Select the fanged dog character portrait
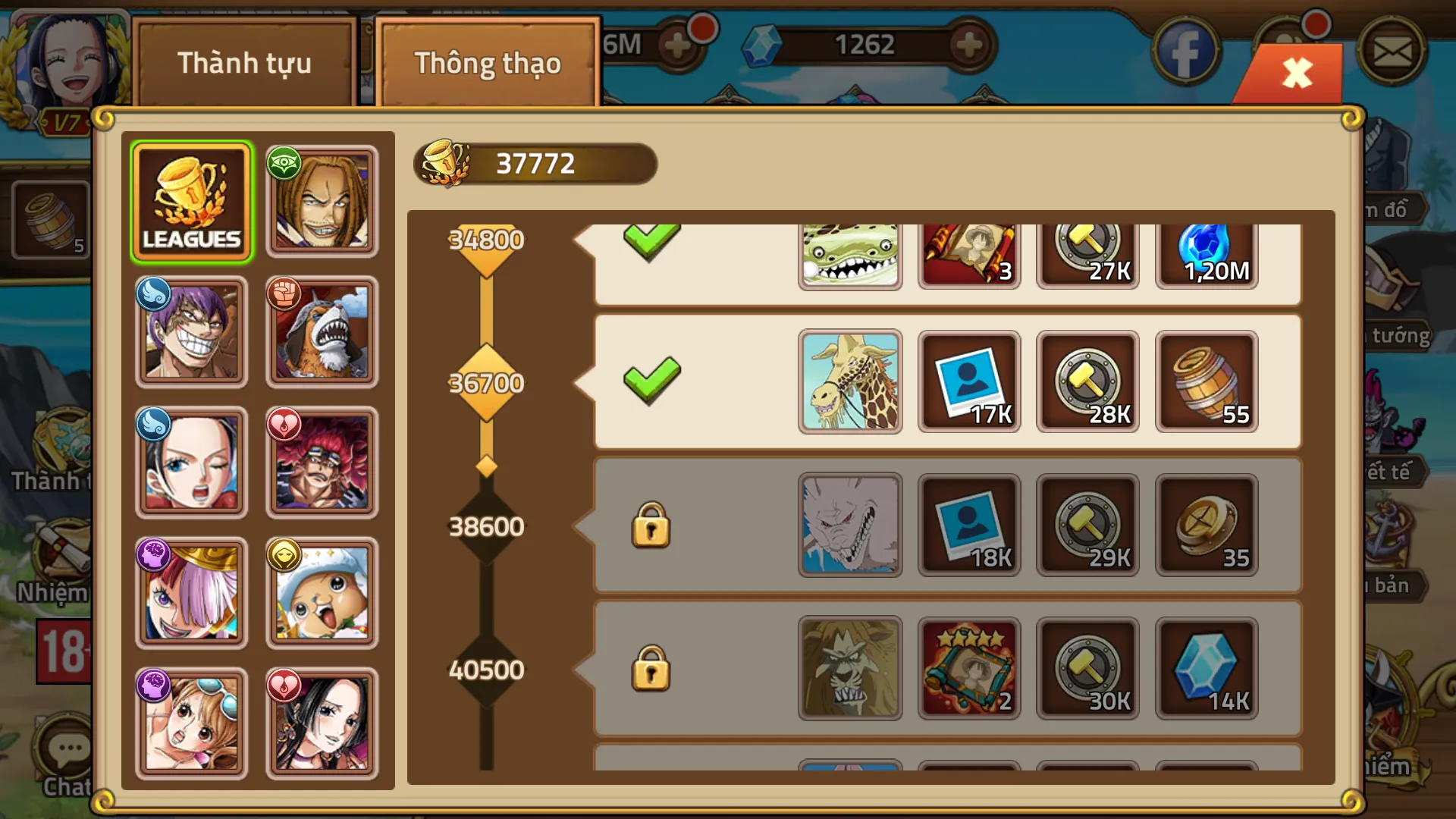1456x819 pixels. click(x=322, y=332)
